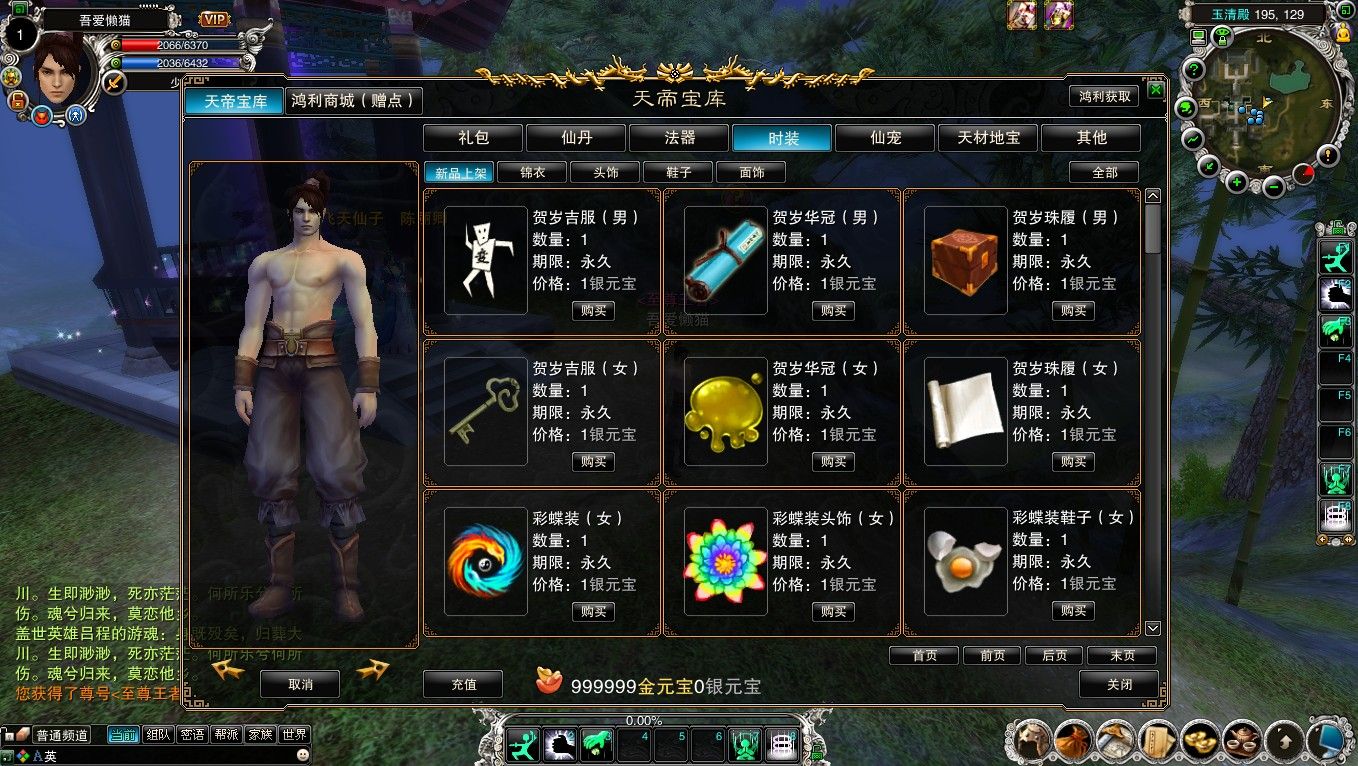
Task: Open the 鸿利商城（赠点）tab
Action: click(x=352, y=100)
